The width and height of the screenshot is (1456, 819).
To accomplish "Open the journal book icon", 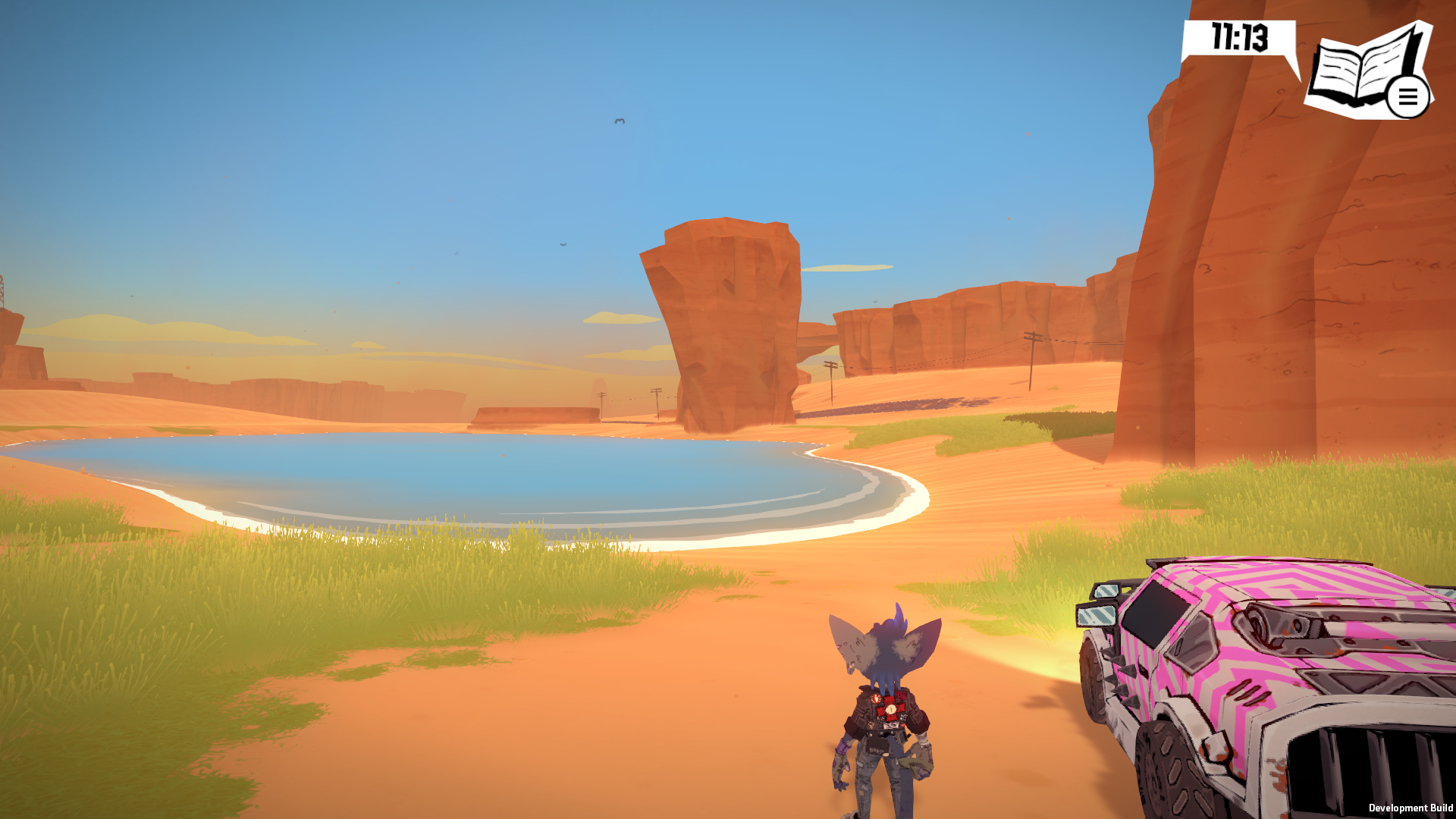I will point(1356,67).
